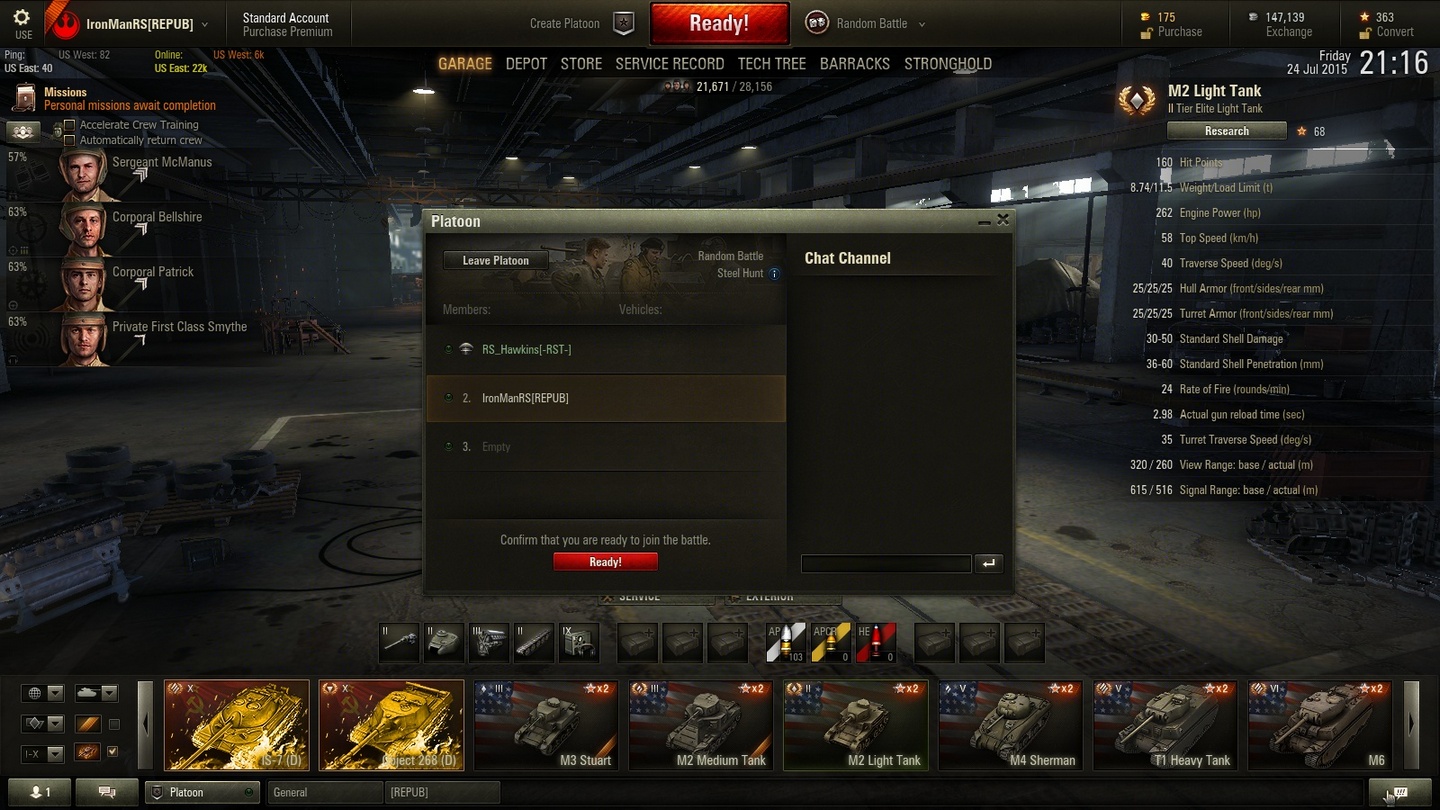Toggle Automatically return crew checkbox
1440x810 pixels.
pos(70,141)
